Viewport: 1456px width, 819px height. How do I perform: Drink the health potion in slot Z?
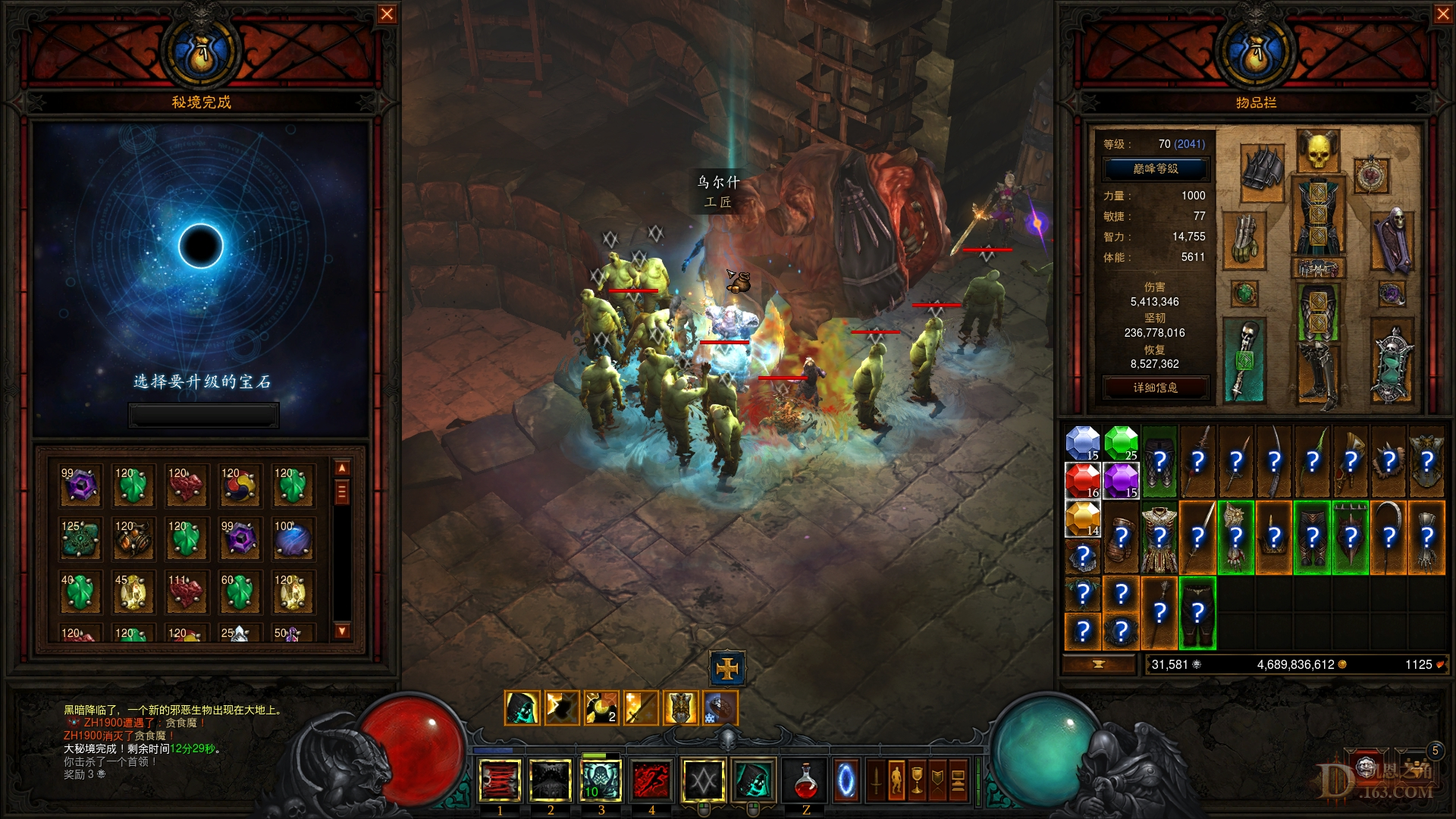(804, 781)
